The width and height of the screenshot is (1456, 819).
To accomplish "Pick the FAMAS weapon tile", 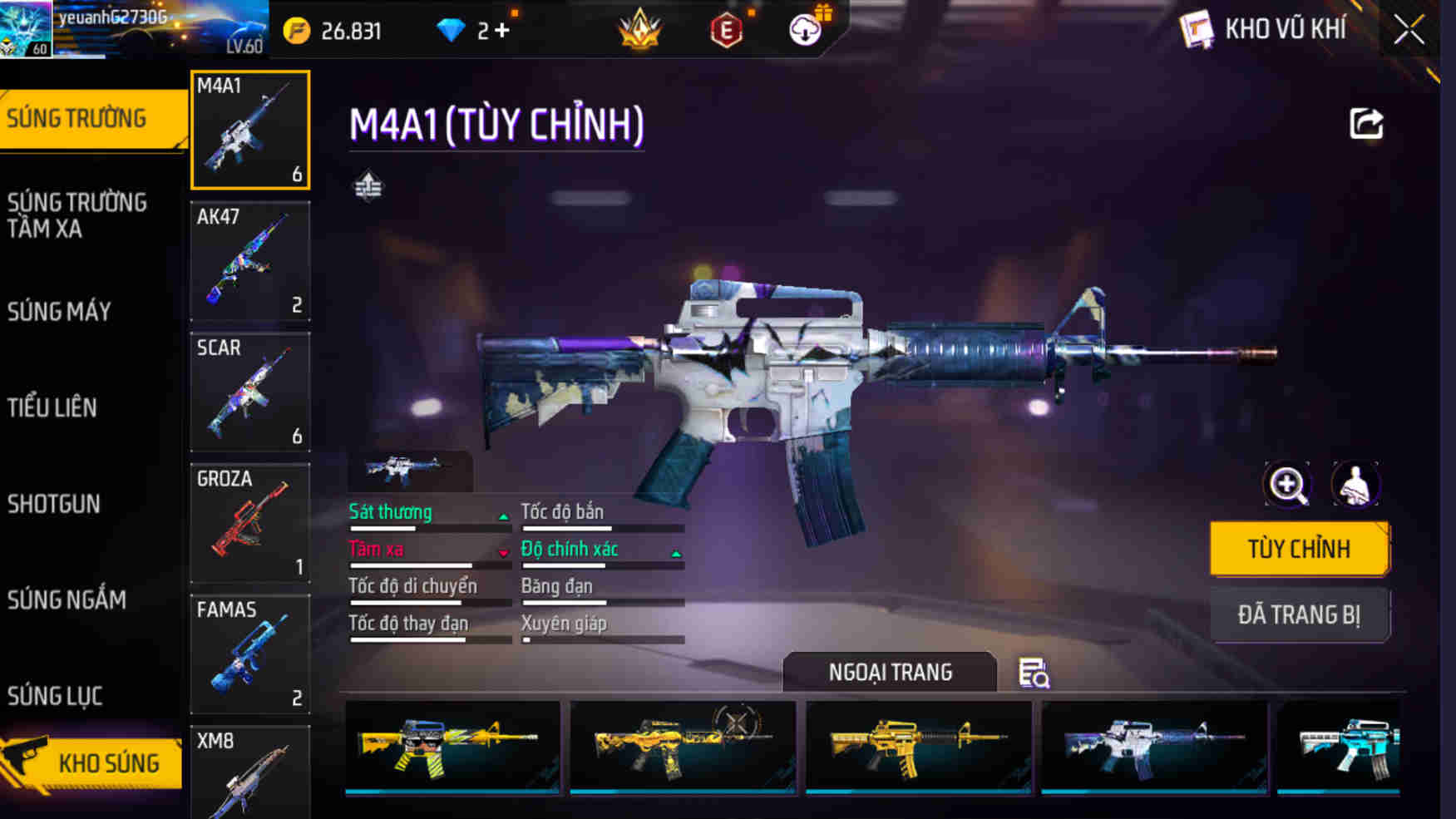I will 250,654.
